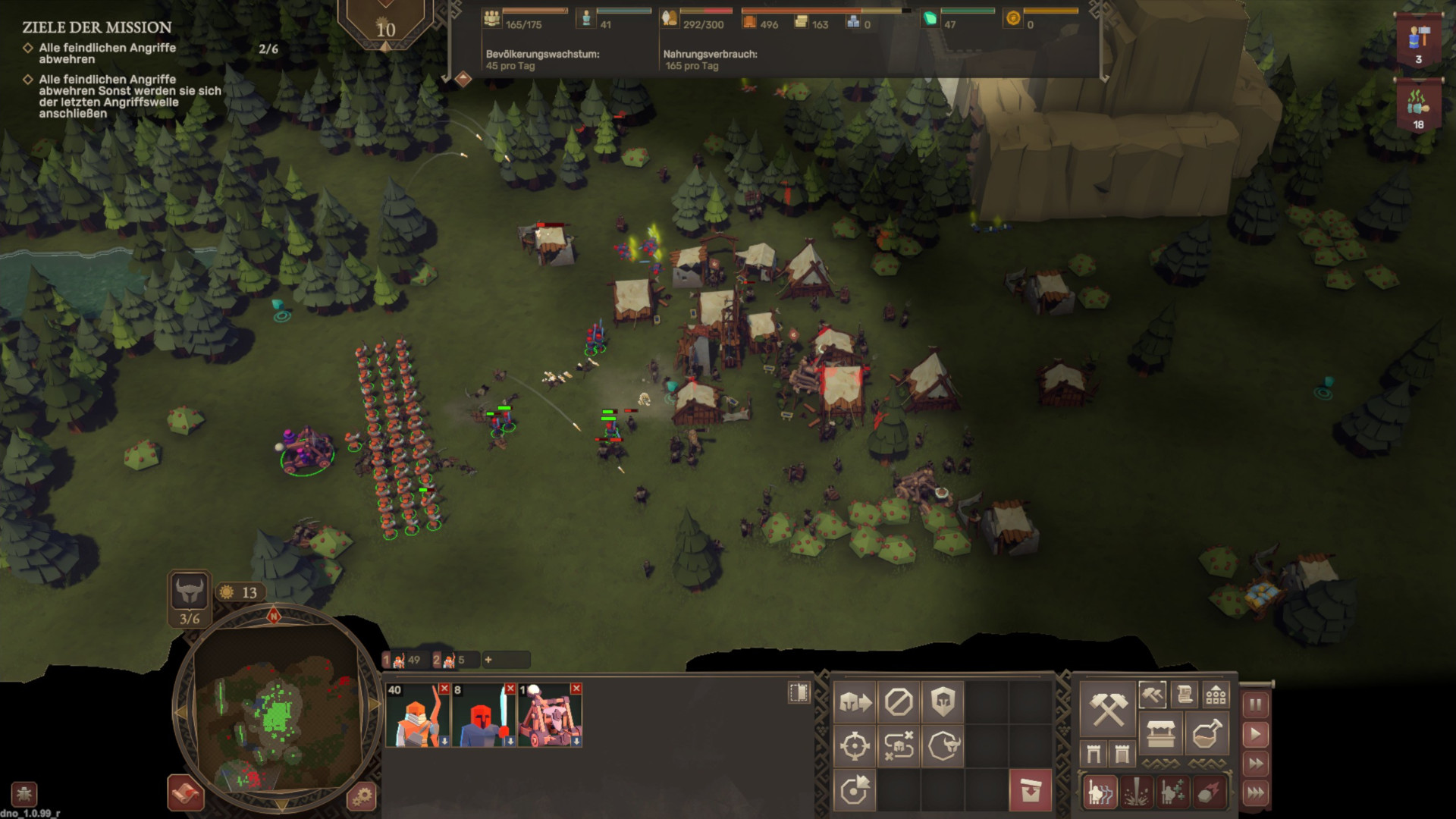Screen dimensions: 1456x819
Task: Select the catapult unit card
Action: (x=549, y=716)
